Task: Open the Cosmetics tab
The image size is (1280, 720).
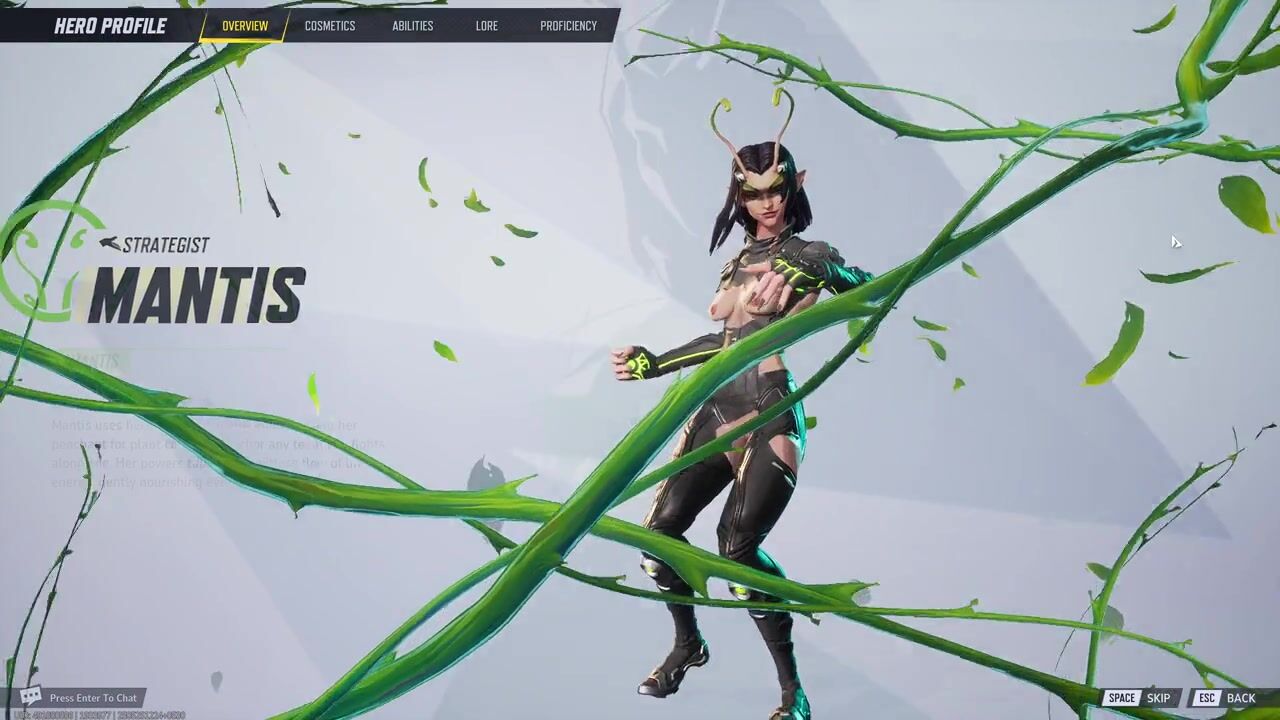Action: point(330,26)
